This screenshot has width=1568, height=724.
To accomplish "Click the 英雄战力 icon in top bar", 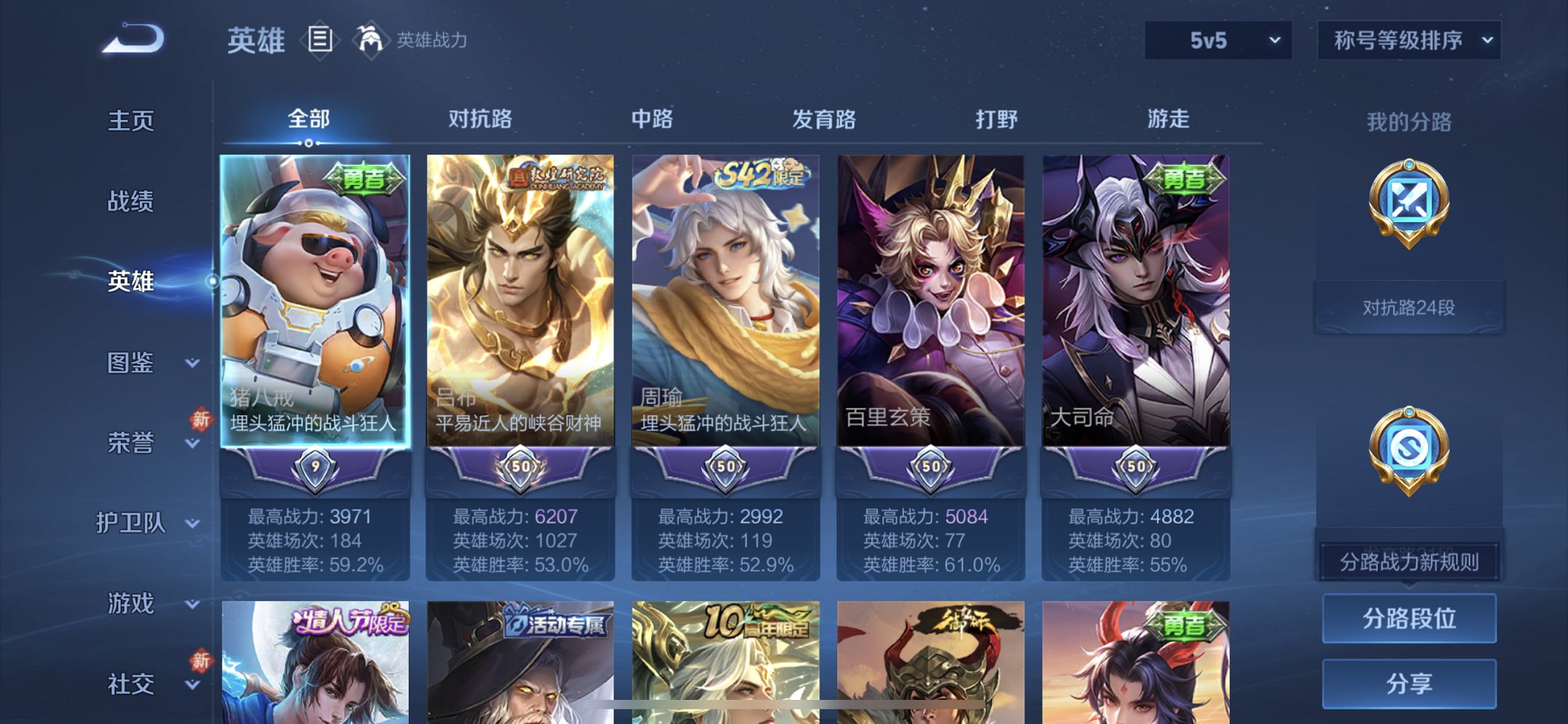I will pyautogui.click(x=372, y=40).
